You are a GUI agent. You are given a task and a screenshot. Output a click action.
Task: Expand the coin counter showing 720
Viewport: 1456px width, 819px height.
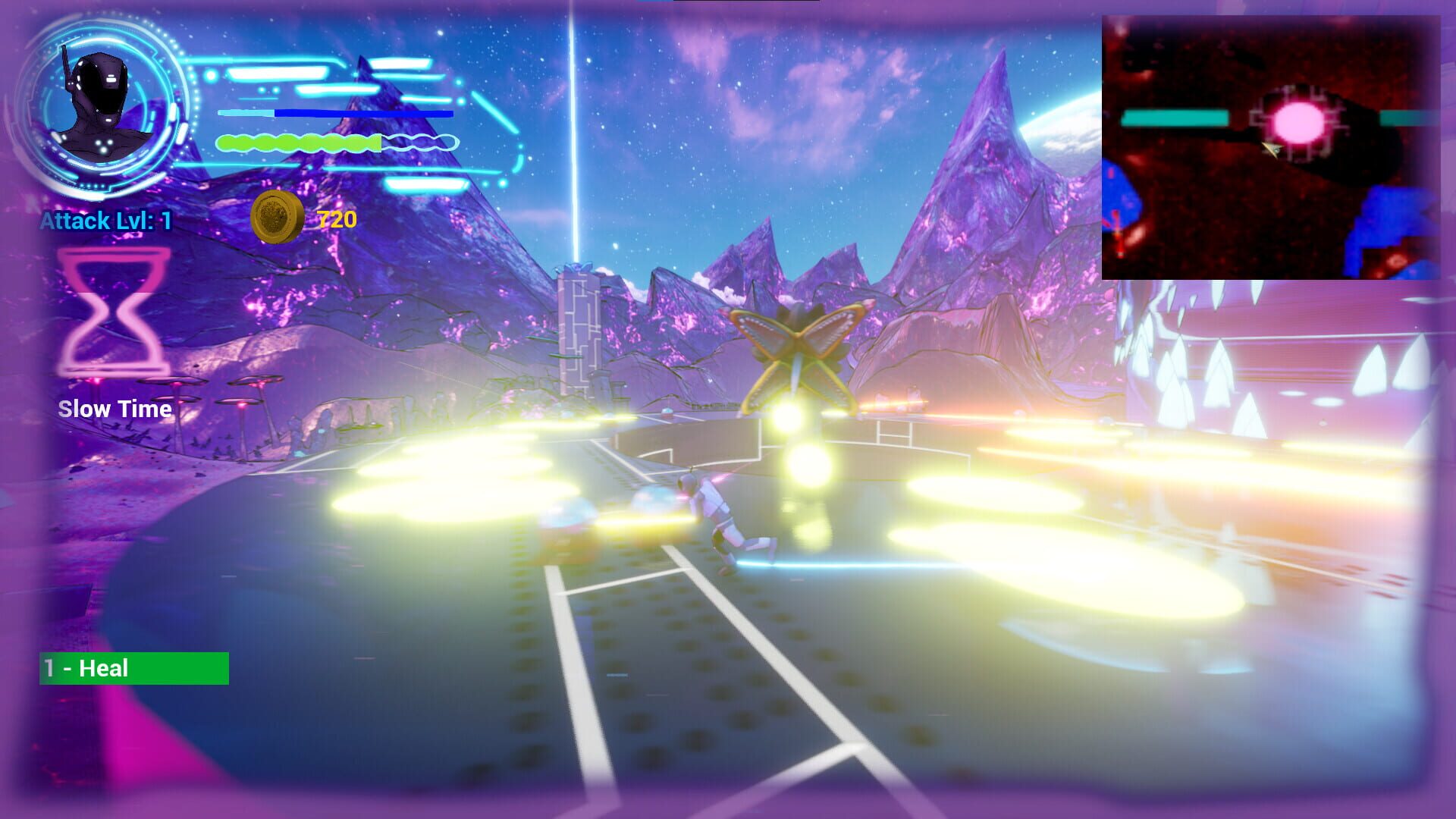point(336,220)
